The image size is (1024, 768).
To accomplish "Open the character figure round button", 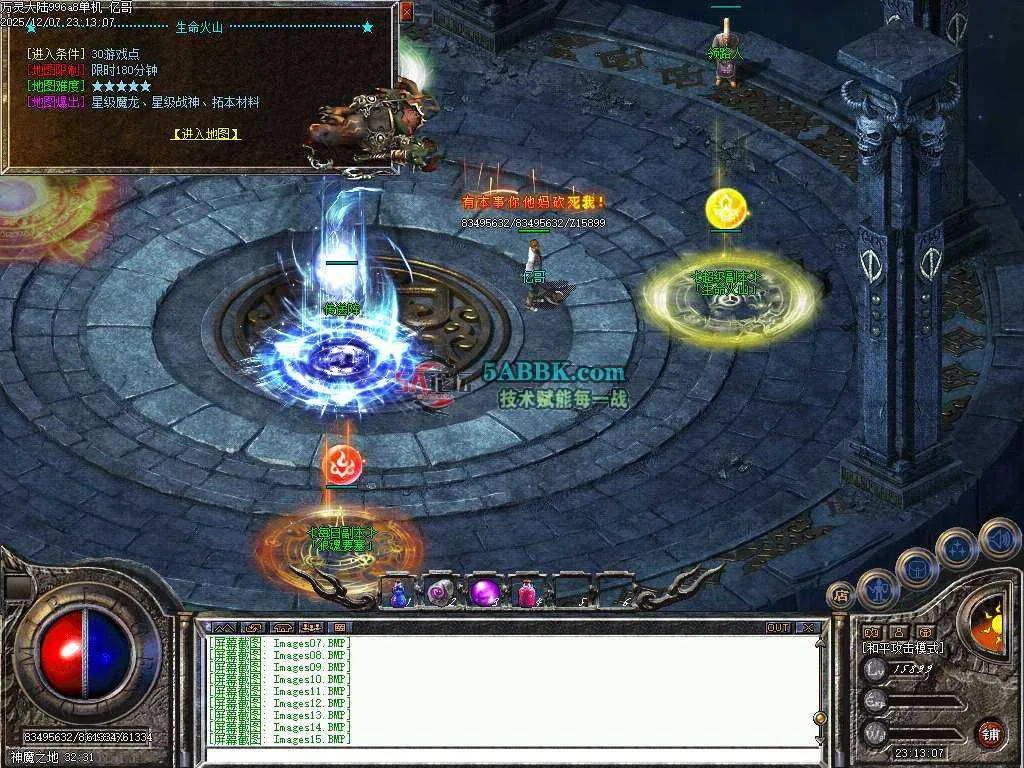I will [x=877, y=589].
